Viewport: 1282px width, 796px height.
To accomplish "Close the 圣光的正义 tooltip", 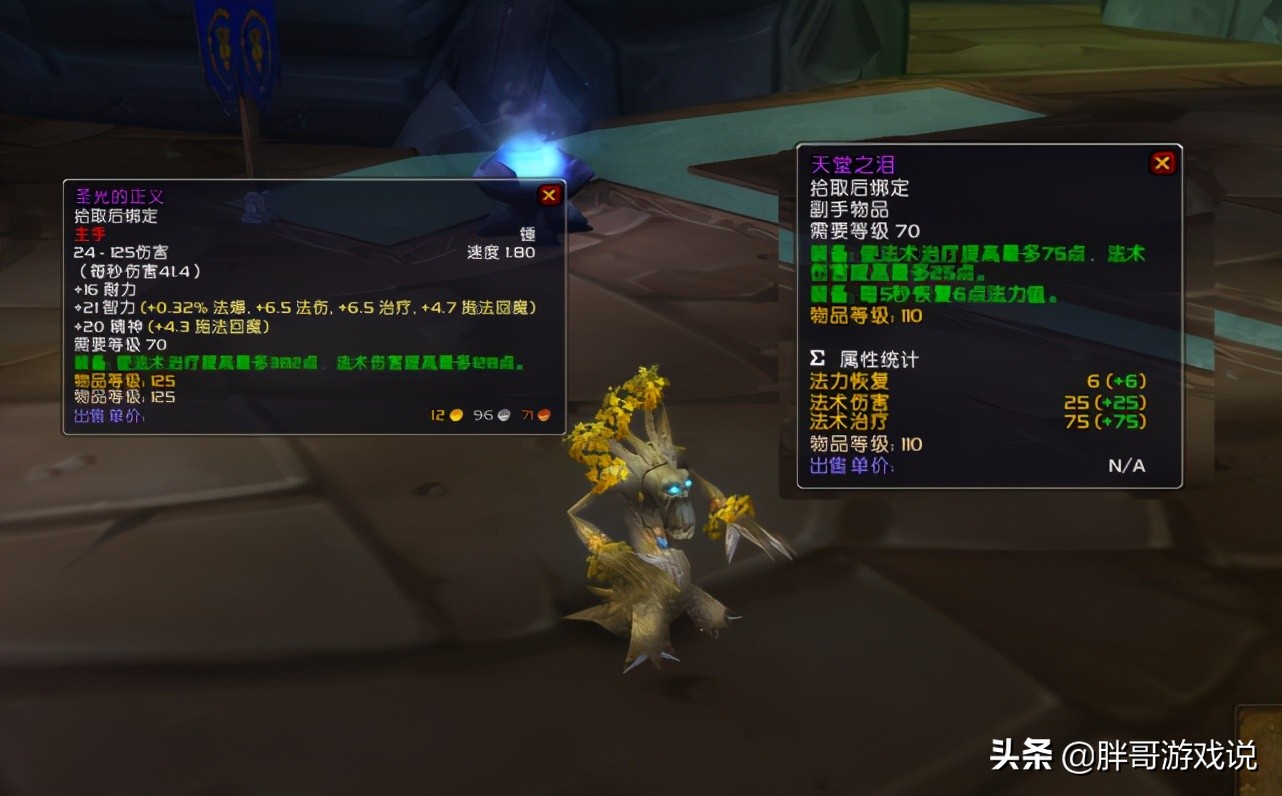I will point(548,195).
